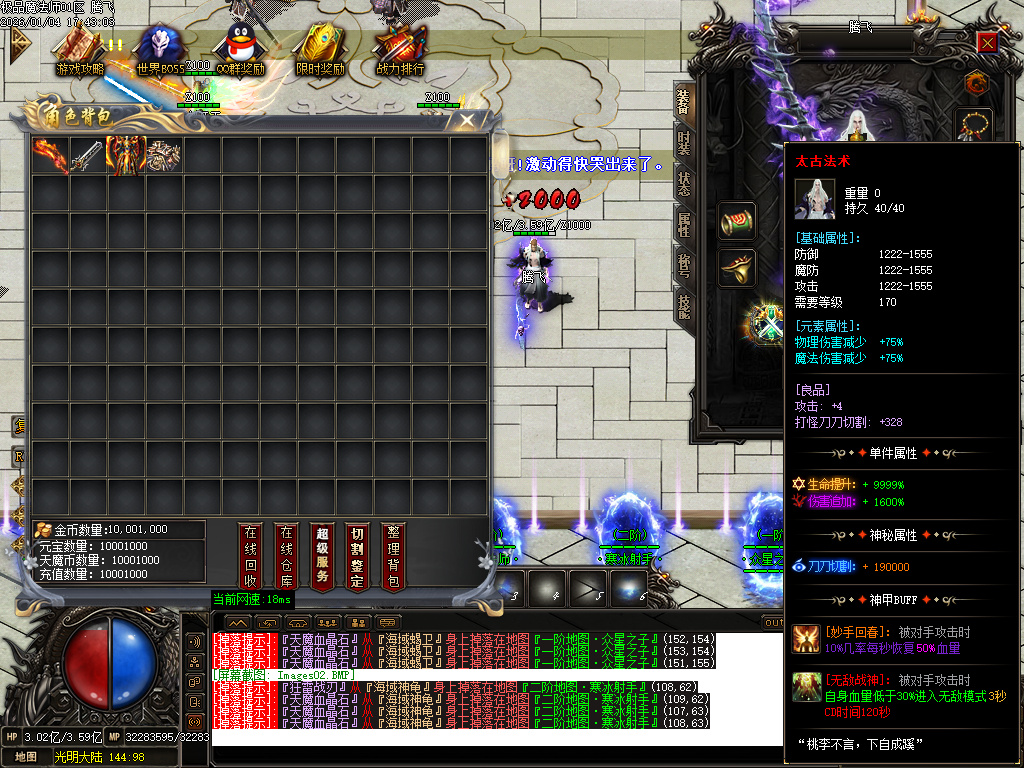1024x768 pixels.
Task: Open the 技能 skills tab
Action: pos(684,306)
